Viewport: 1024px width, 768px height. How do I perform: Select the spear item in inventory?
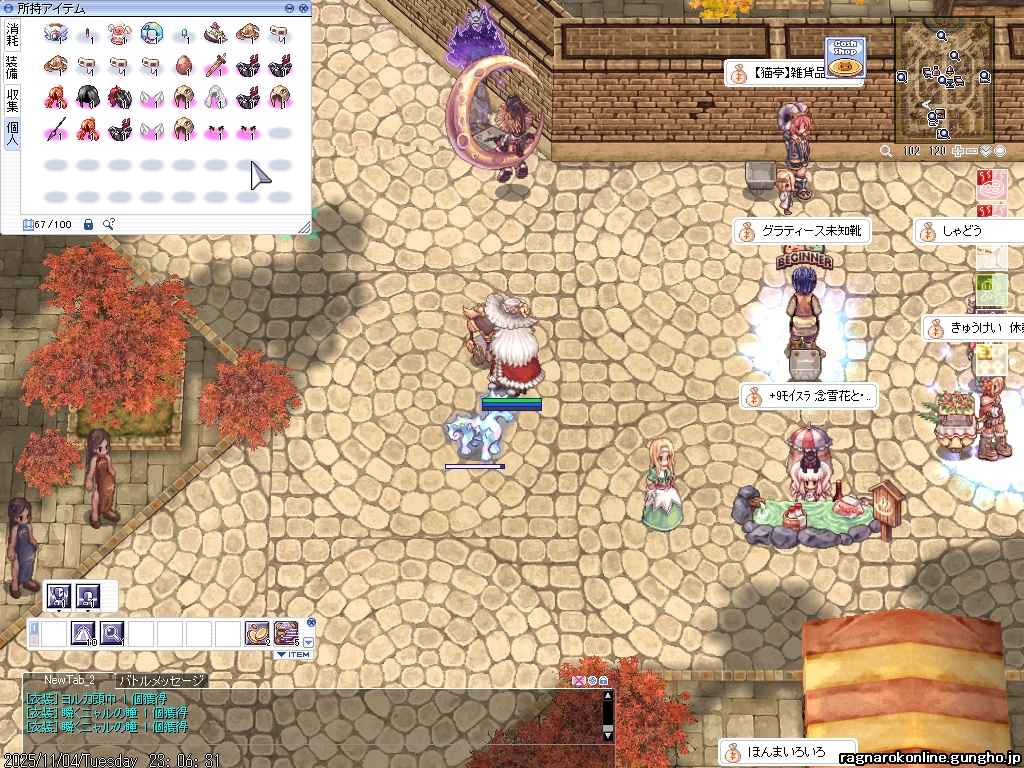(57, 129)
